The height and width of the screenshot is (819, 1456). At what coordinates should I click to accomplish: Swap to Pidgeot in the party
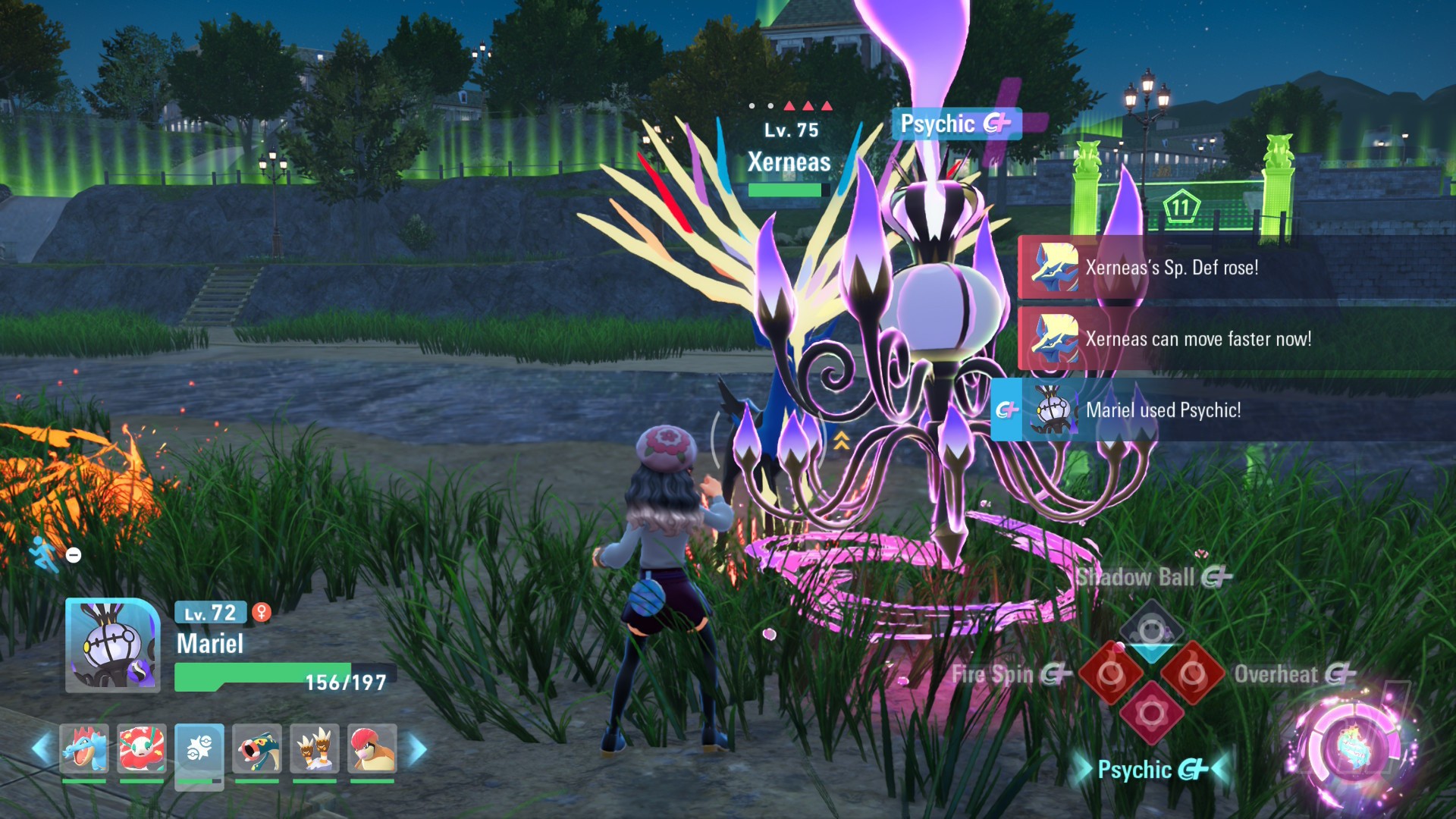[x=372, y=748]
